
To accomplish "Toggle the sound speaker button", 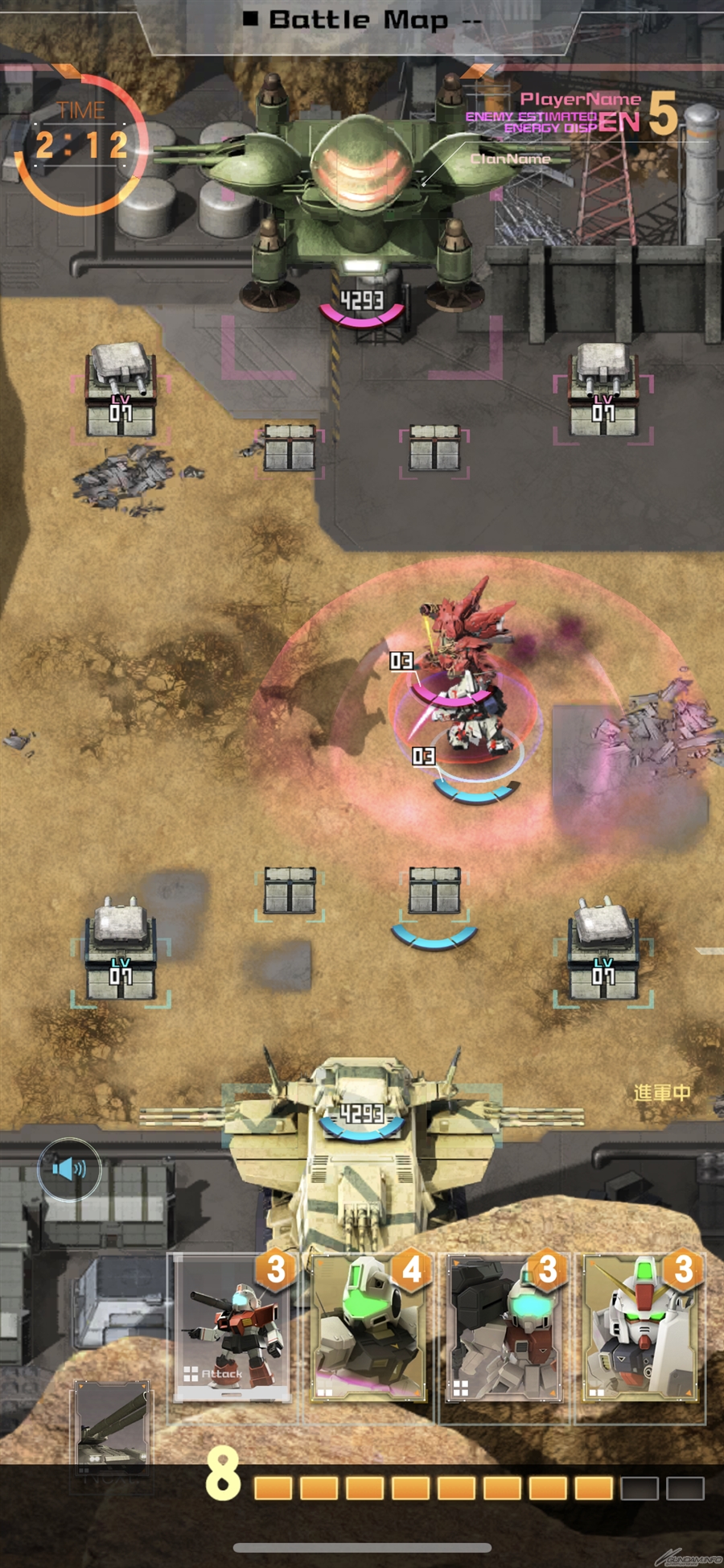I will [x=70, y=1169].
